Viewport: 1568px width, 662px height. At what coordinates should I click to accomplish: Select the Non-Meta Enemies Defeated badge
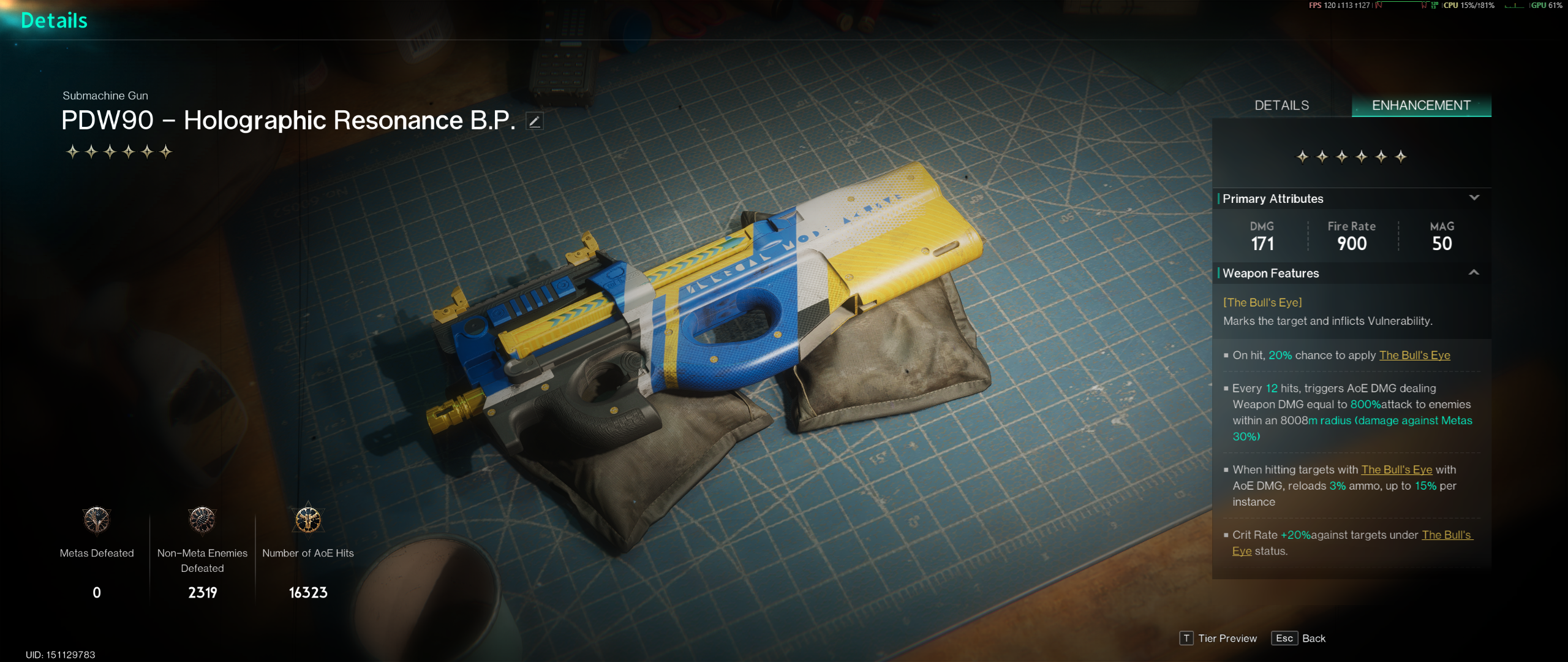pyautogui.click(x=202, y=520)
